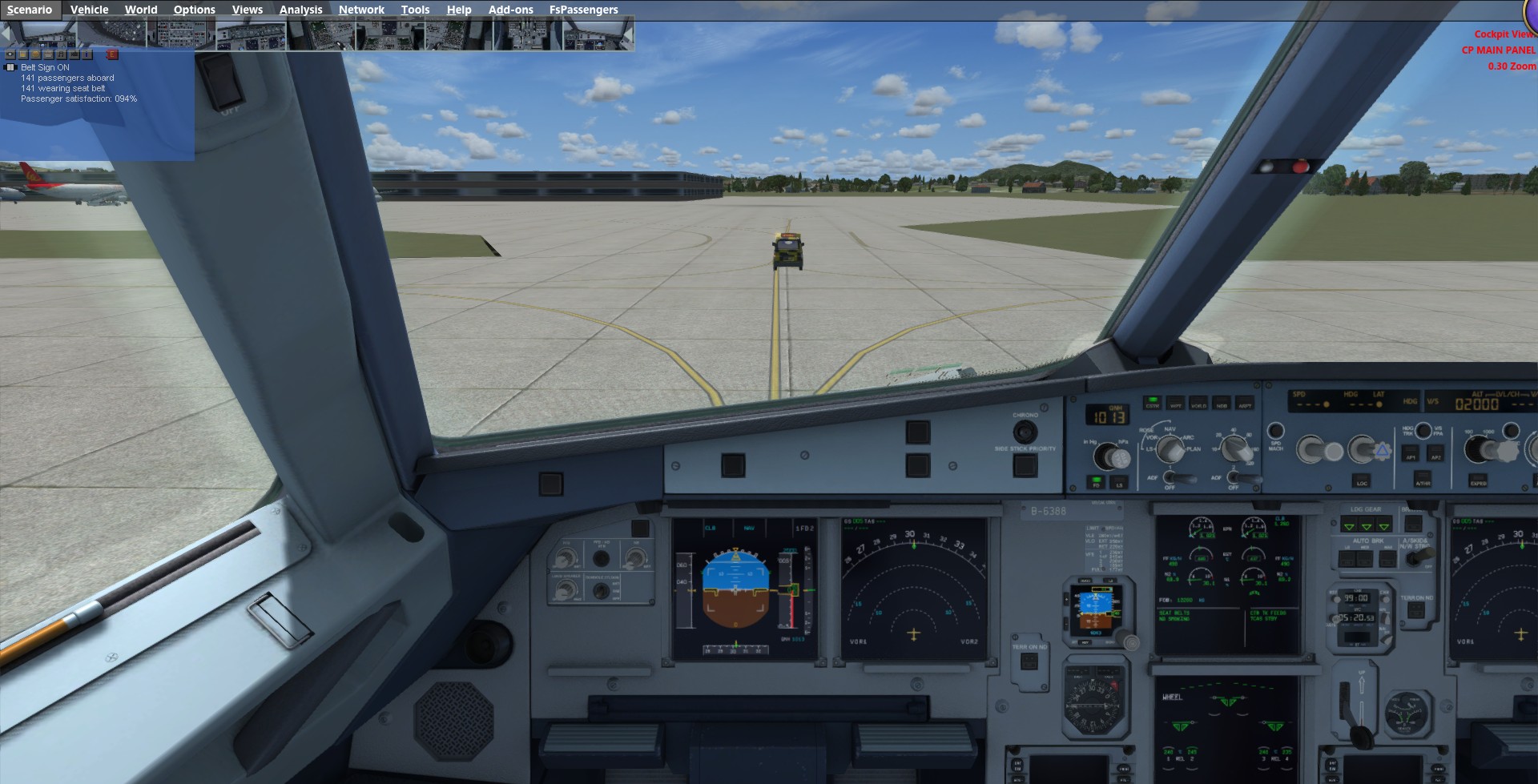Arm the LOC localizer button
This screenshot has height=784, width=1538.
(x=1361, y=480)
